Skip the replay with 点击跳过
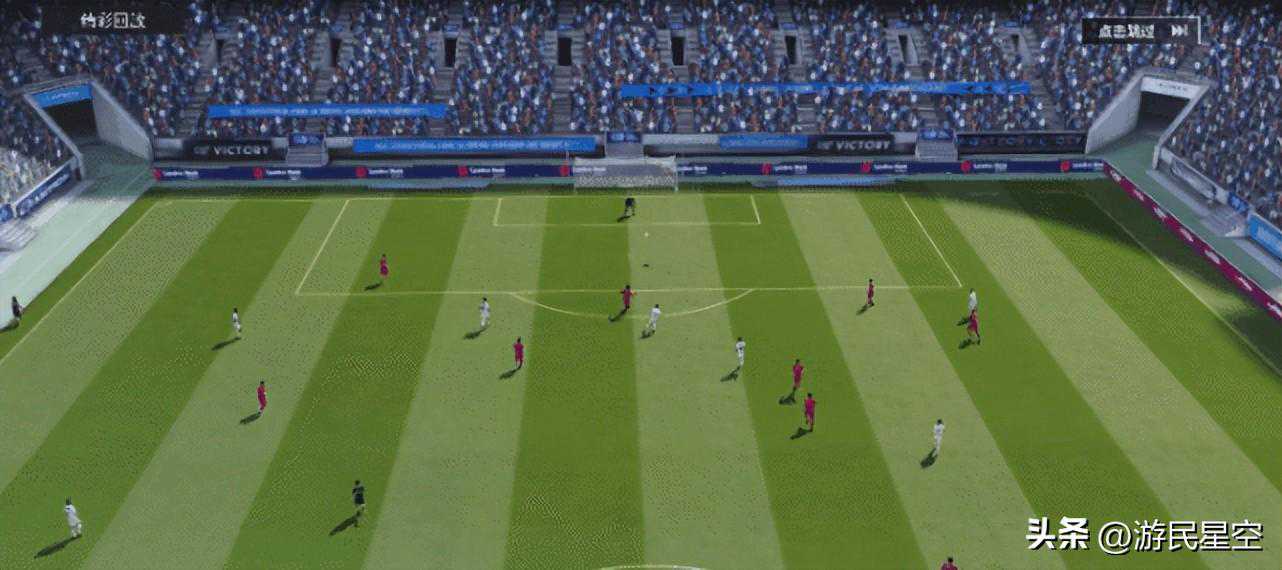The height and width of the screenshot is (570, 1282). [1140, 30]
